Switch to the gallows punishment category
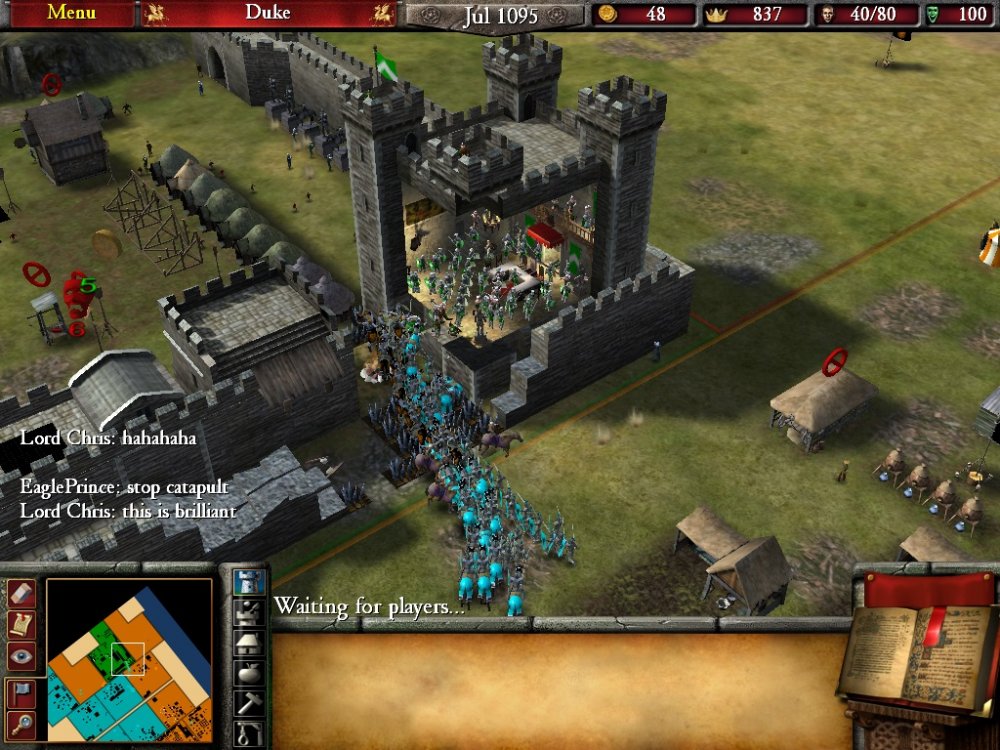 [249, 734]
